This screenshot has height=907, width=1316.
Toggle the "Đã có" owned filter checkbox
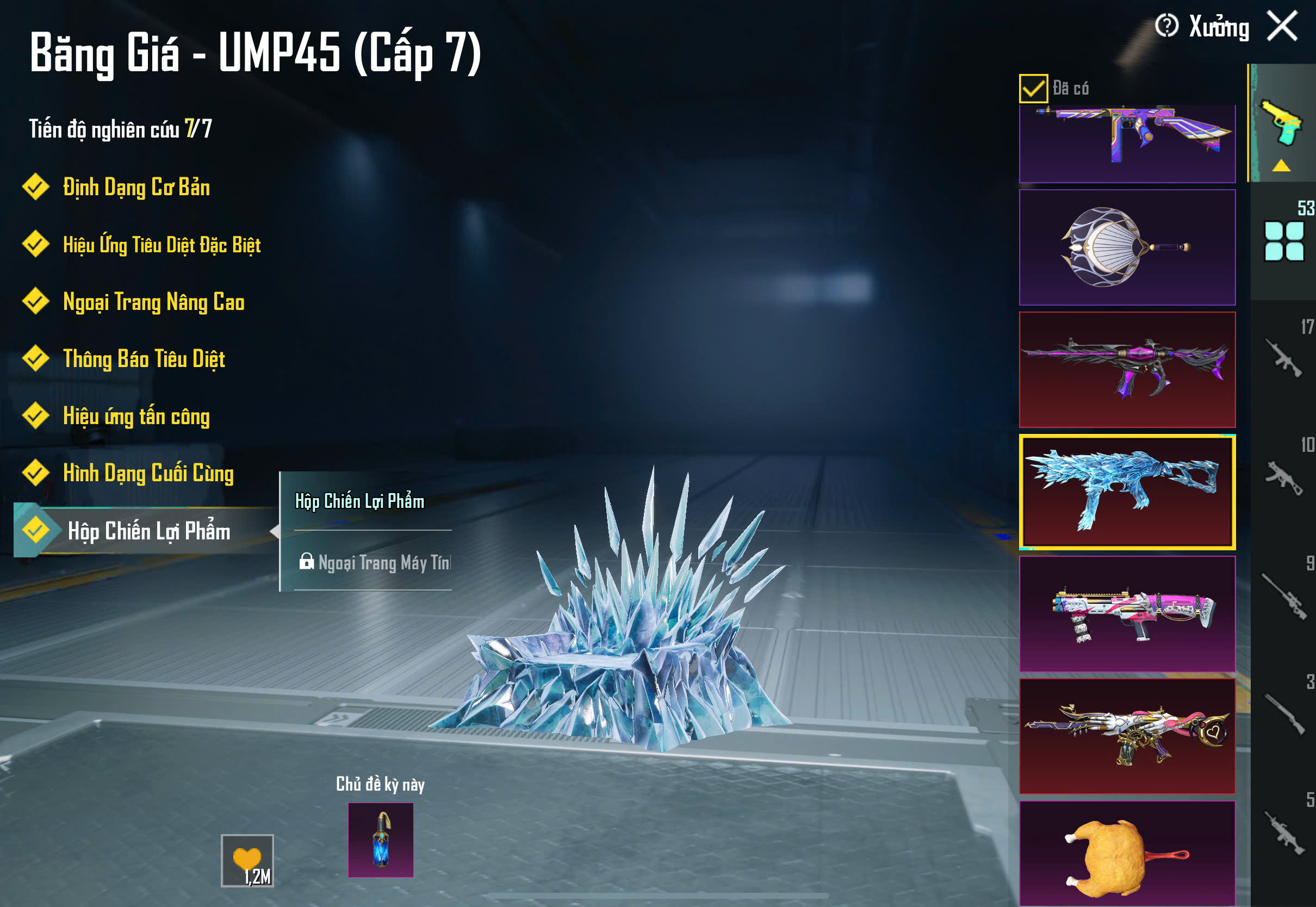point(1033,89)
